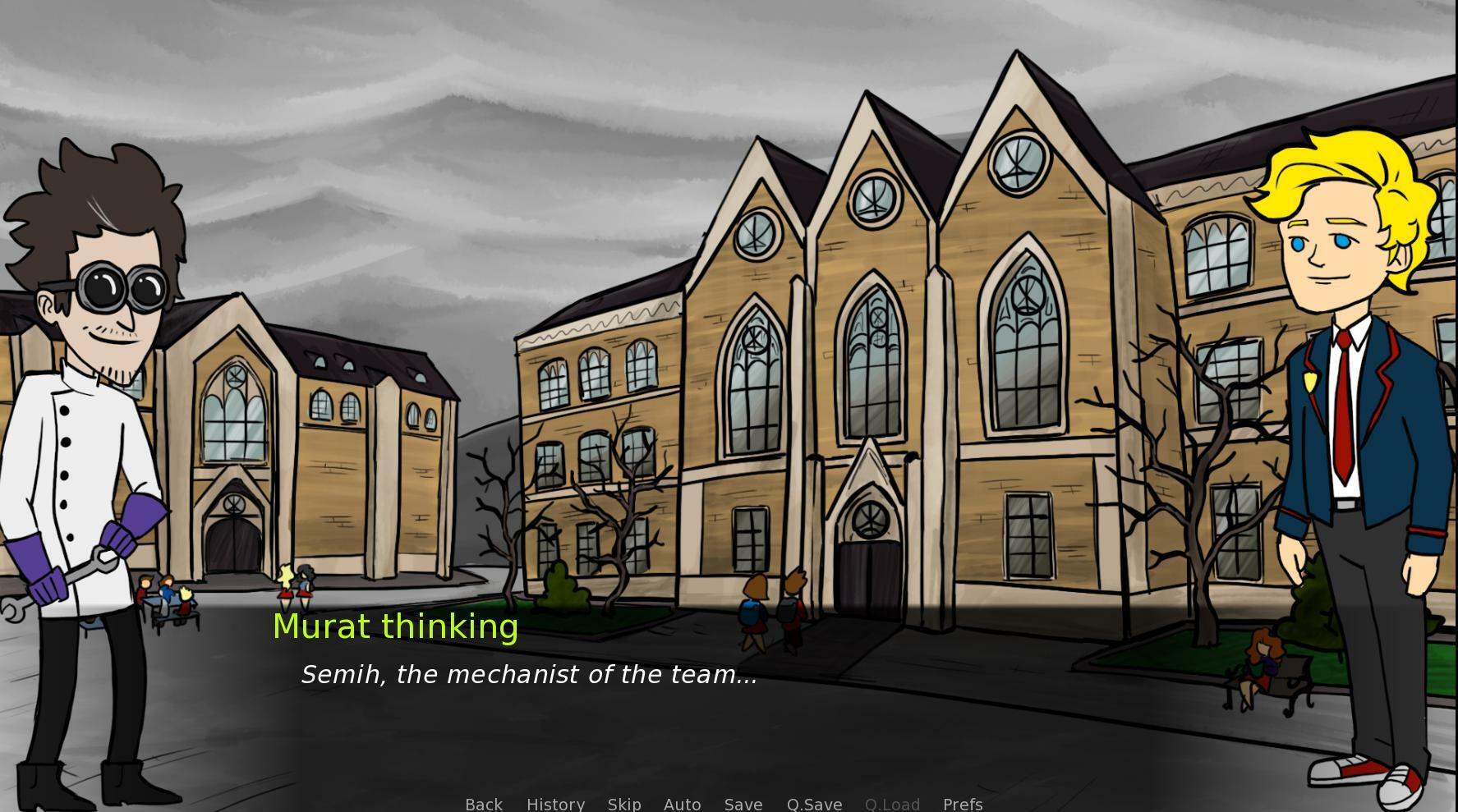Roll back dialogue using the Back option
The height and width of the screenshot is (812, 1458).
coord(483,804)
